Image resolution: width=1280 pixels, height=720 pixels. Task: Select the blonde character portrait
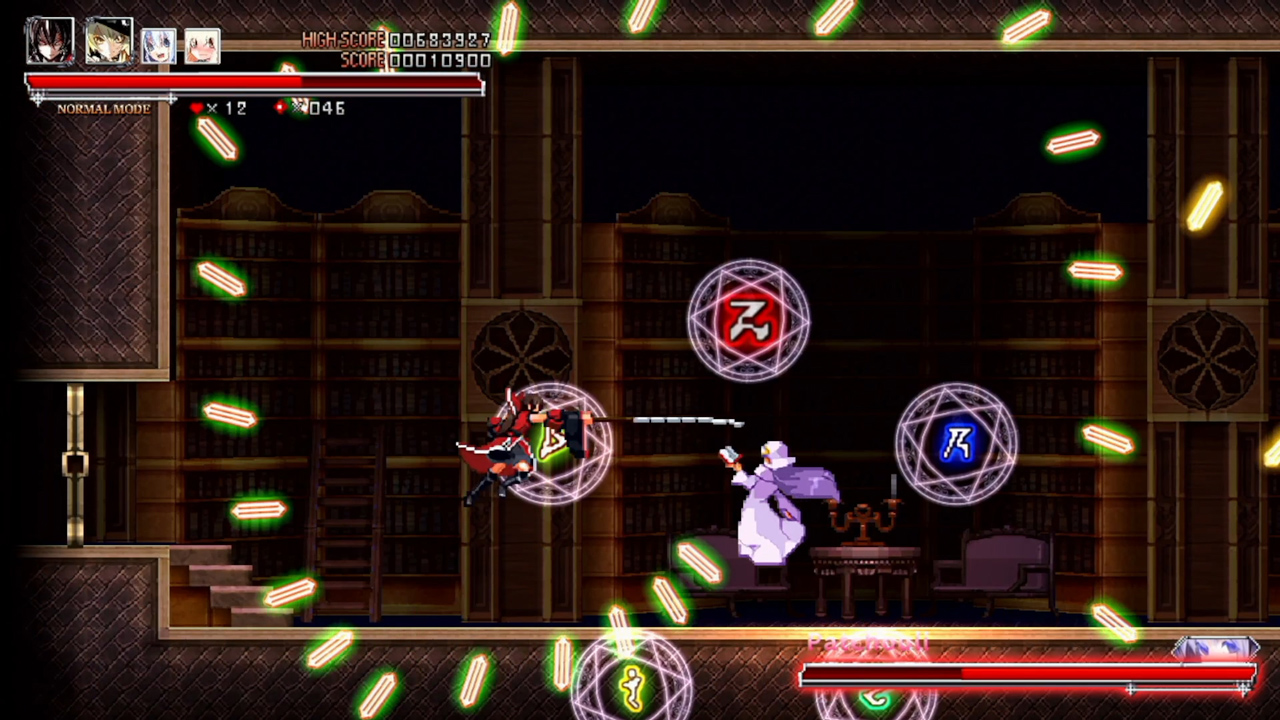[108, 40]
